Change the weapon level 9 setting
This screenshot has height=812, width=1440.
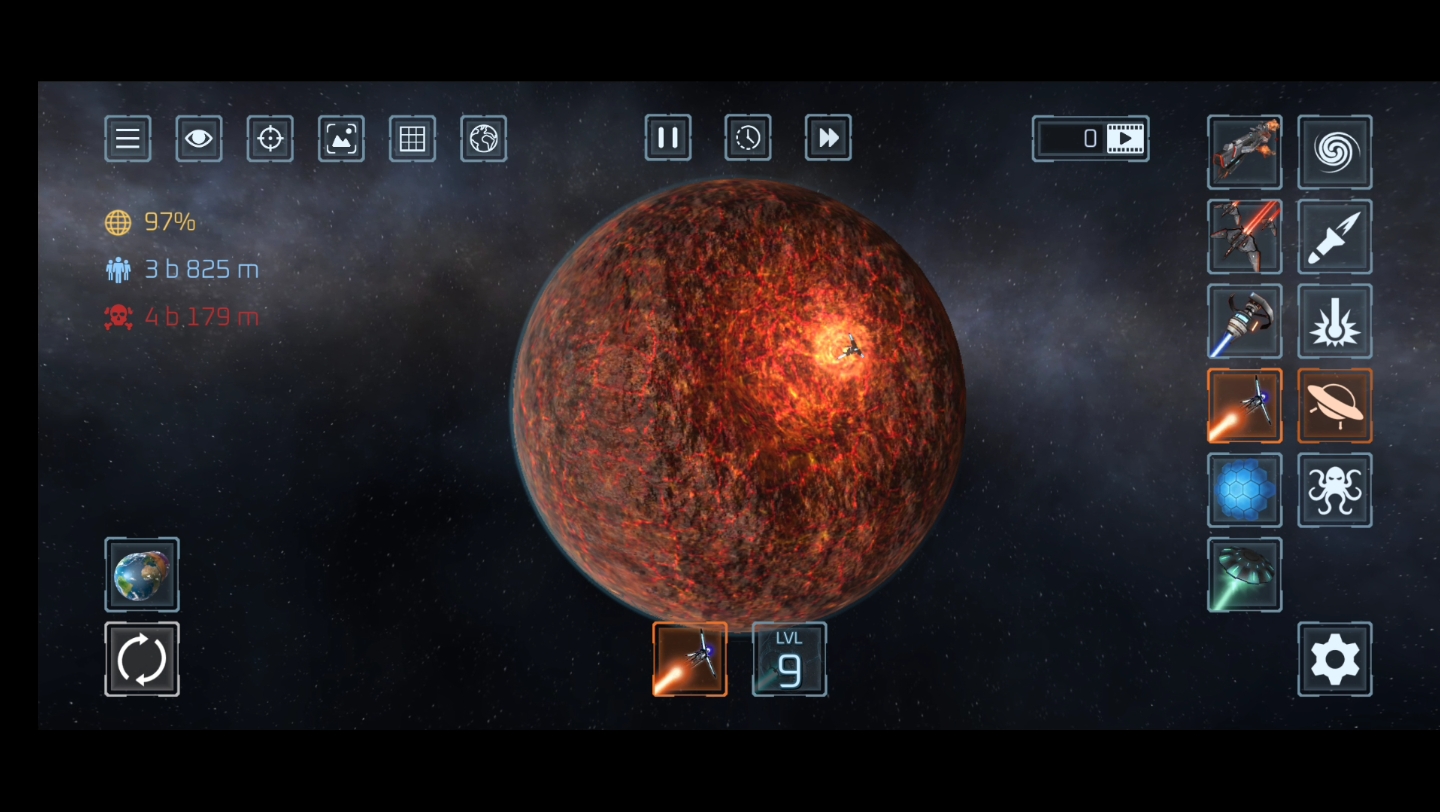coord(789,659)
